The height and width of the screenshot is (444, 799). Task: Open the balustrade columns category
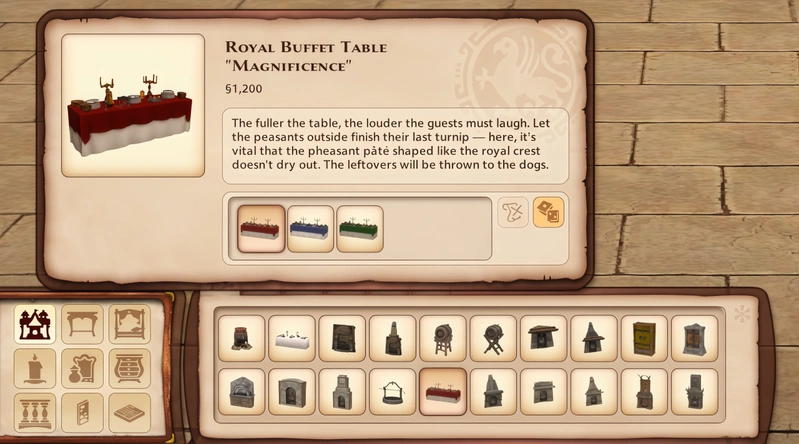tap(37, 412)
